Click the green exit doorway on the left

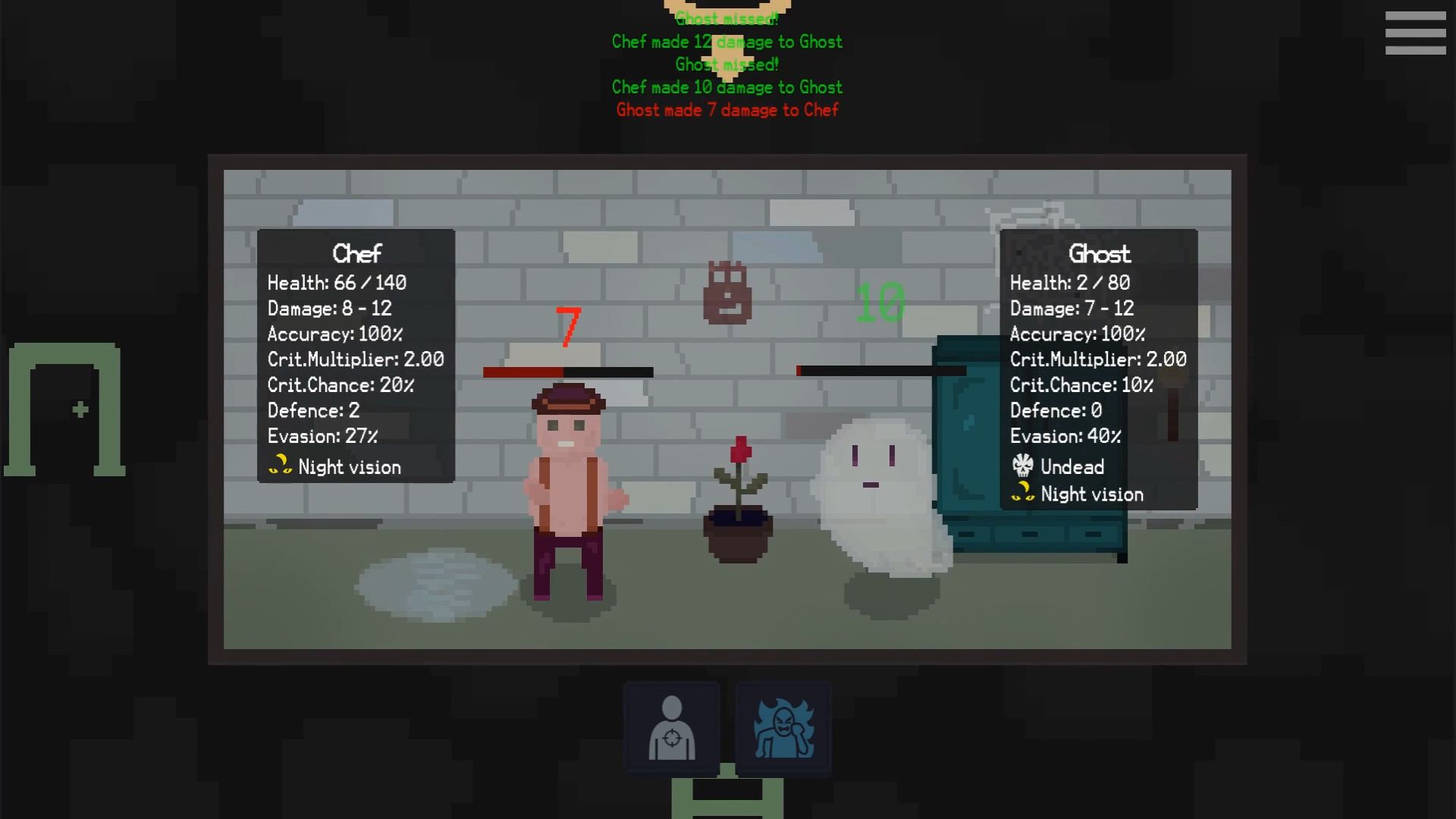(x=64, y=409)
